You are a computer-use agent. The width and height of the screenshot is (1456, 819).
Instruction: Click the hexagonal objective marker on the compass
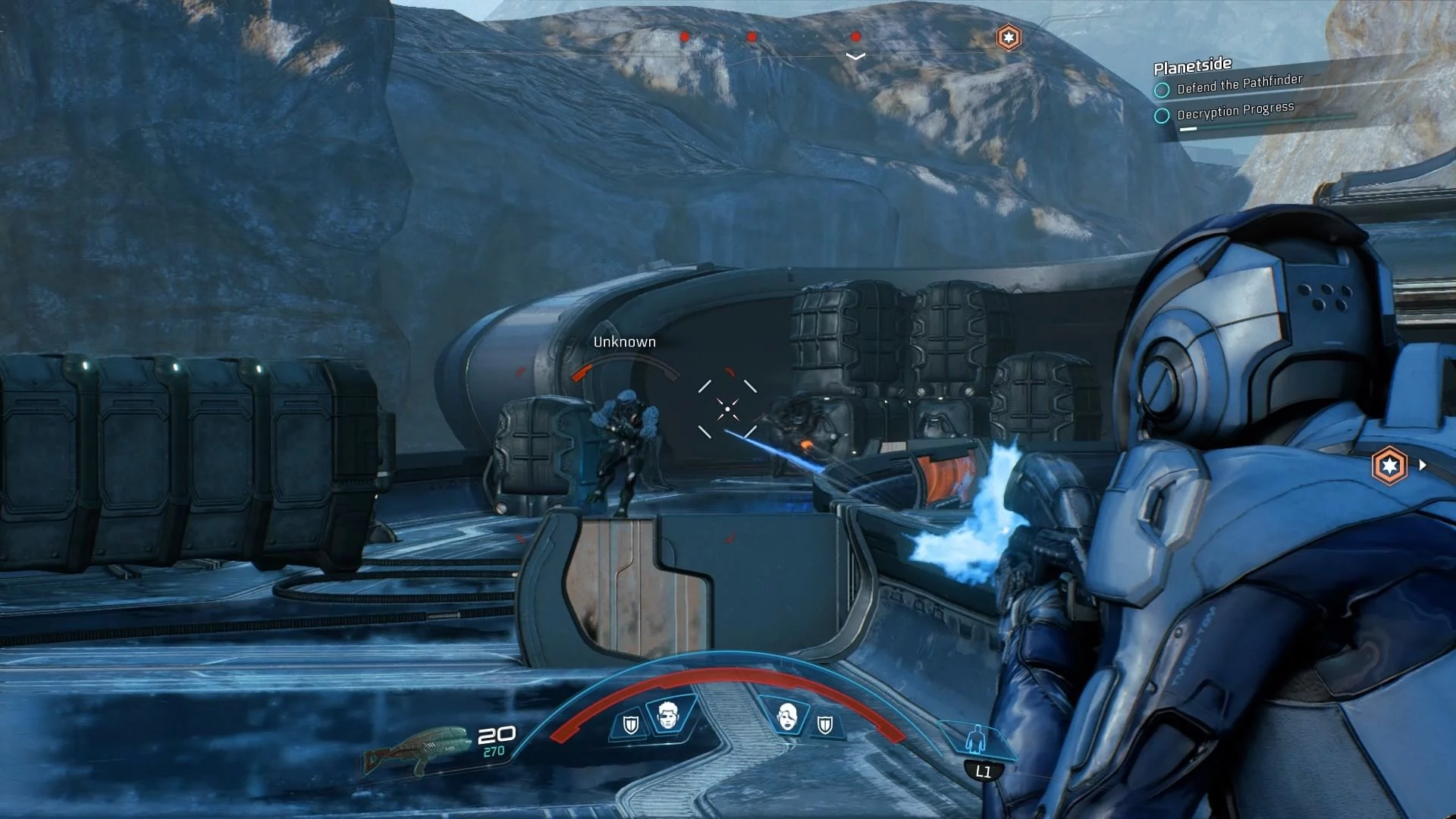1008,37
